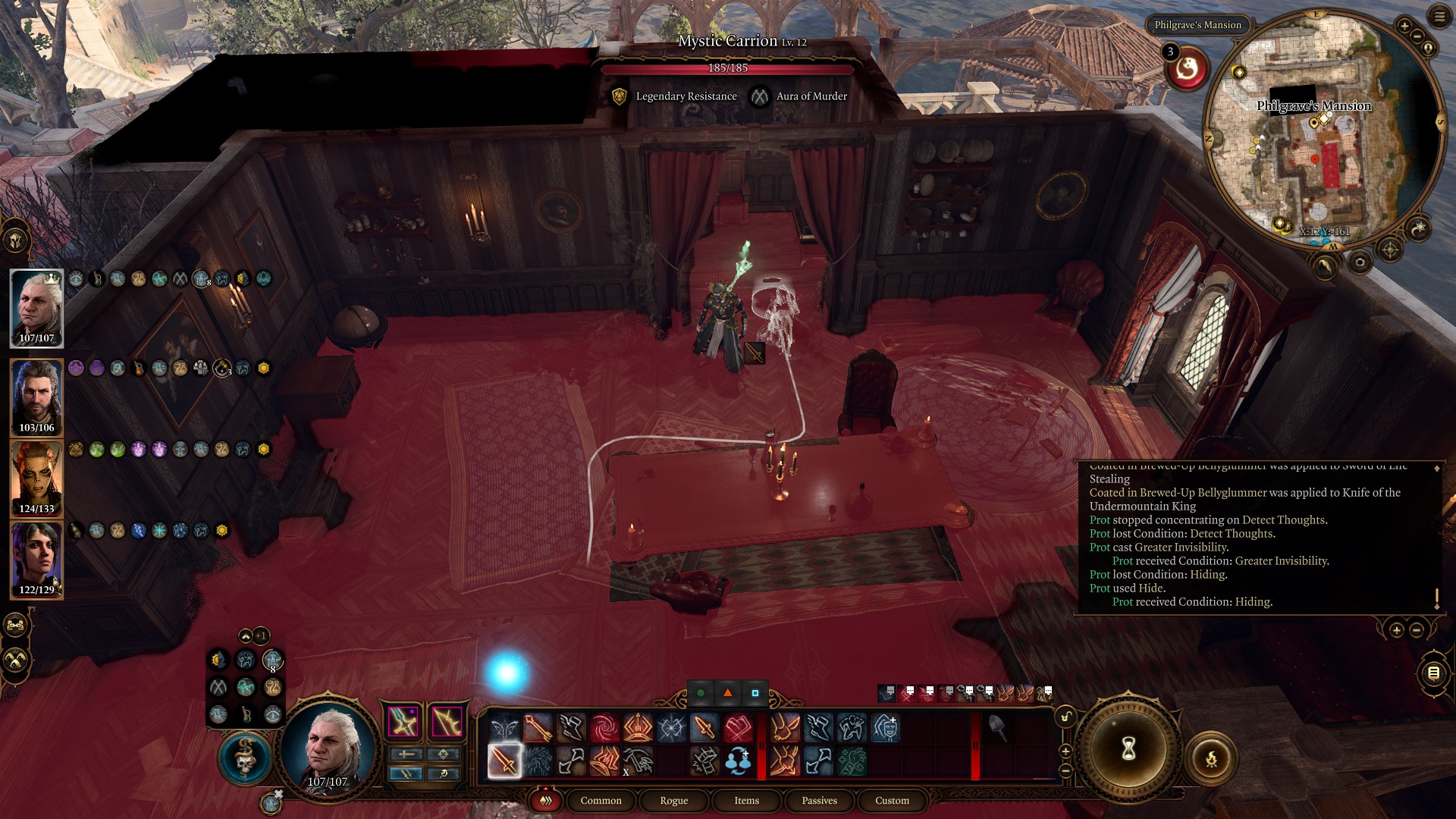This screenshot has width=1456, height=819.
Task: Click the hourglass end turn button
Action: (x=1128, y=750)
